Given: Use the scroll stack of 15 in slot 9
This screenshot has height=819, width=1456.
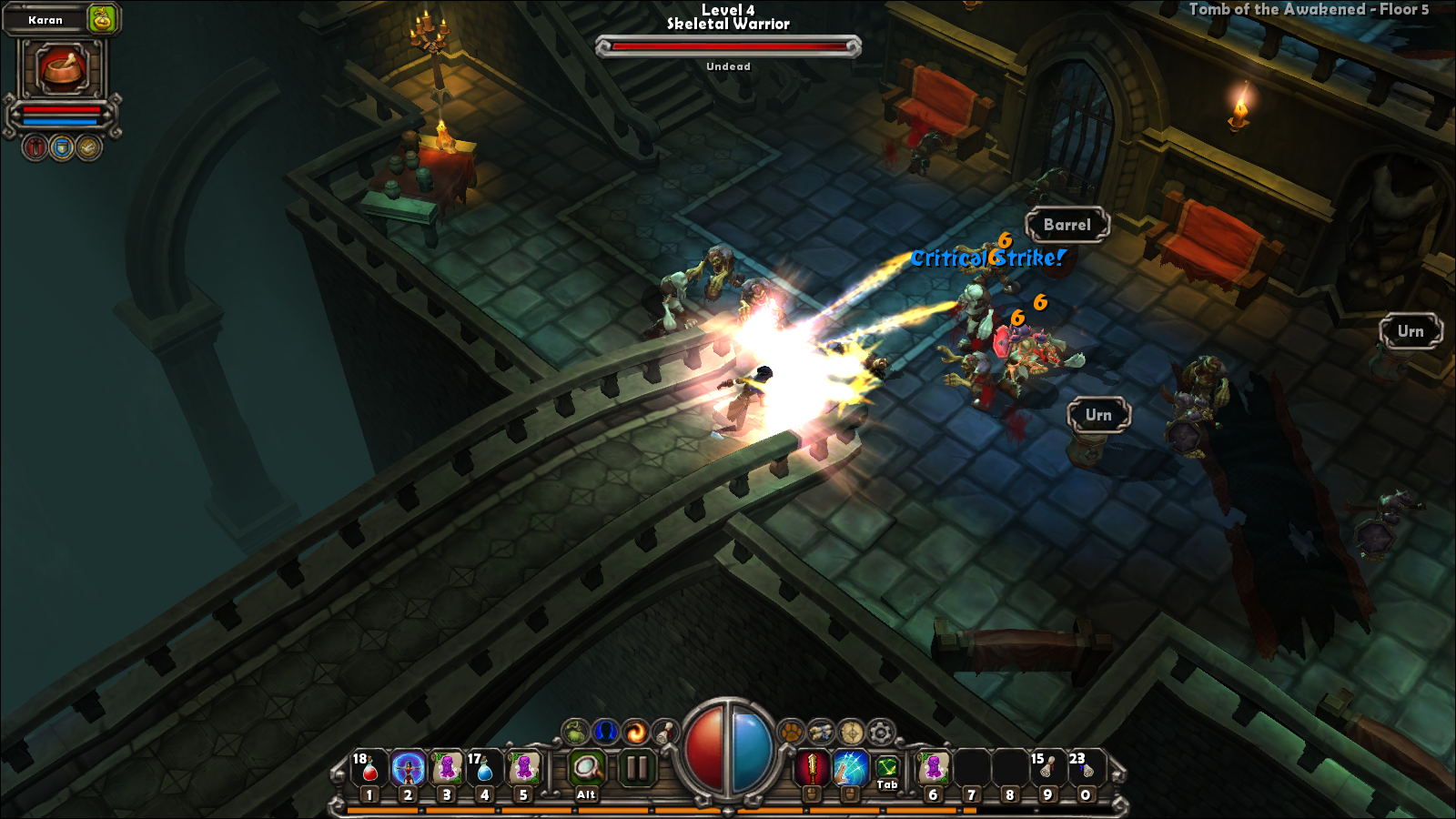Looking at the screenshot, I should tap(1047, 769).
